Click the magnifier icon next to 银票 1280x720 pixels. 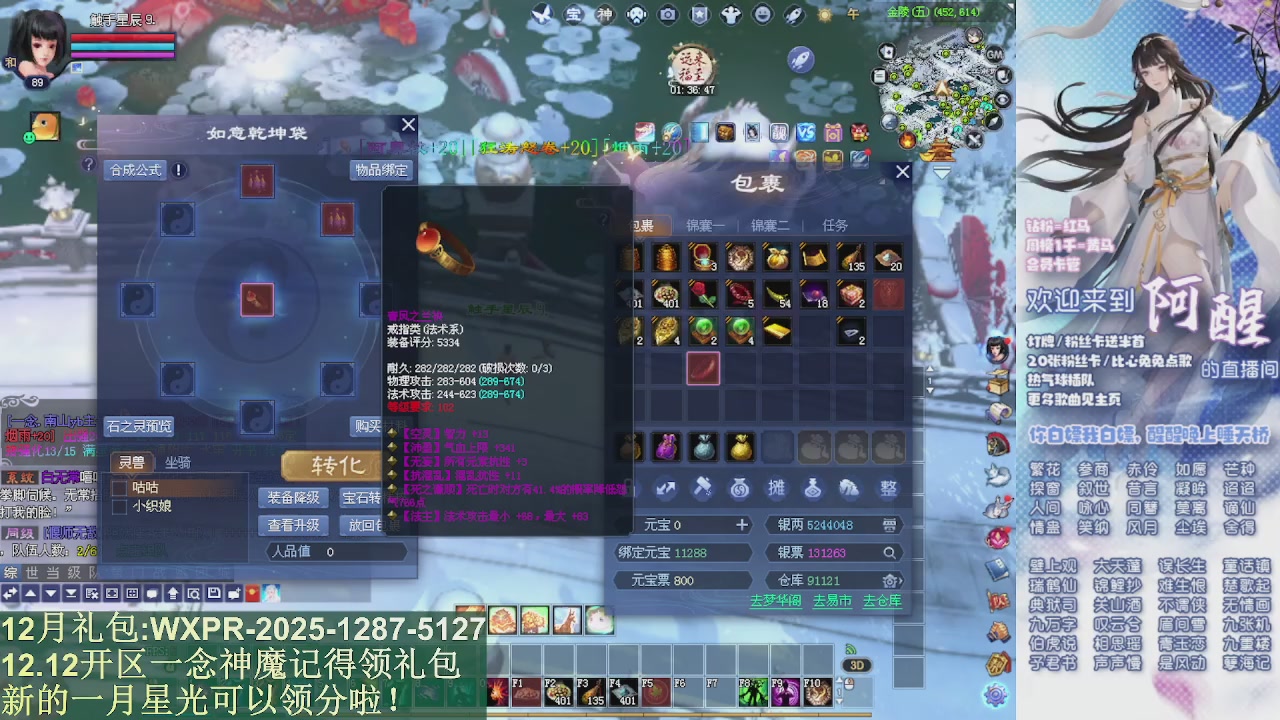[890, 552]
